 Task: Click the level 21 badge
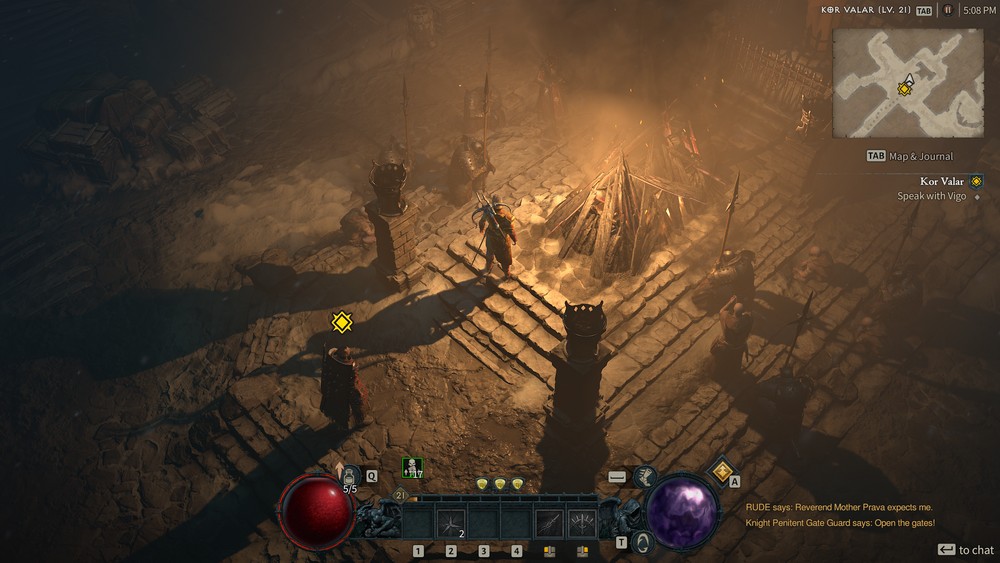point(400,495)
